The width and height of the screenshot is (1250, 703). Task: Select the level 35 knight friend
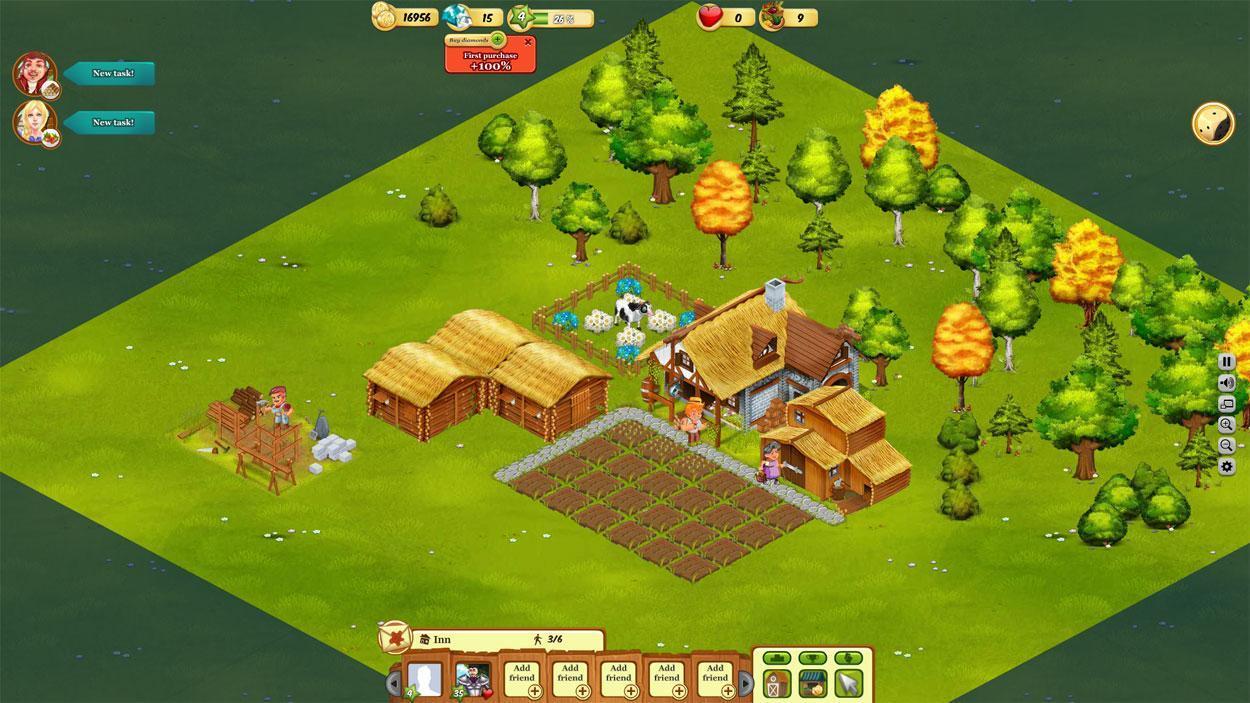[472, 680]
